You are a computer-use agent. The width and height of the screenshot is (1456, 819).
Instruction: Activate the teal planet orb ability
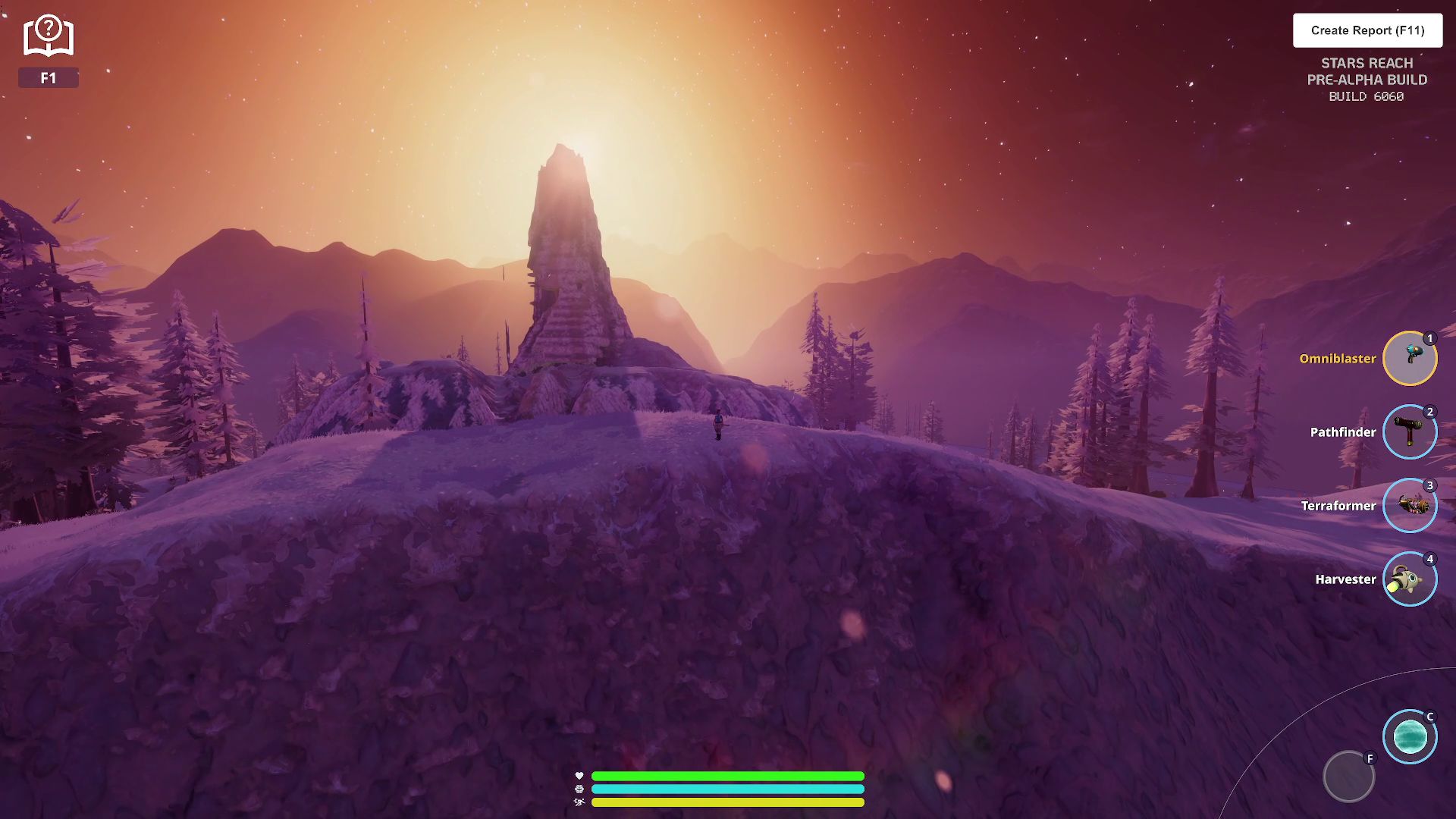pos(1410,737)
